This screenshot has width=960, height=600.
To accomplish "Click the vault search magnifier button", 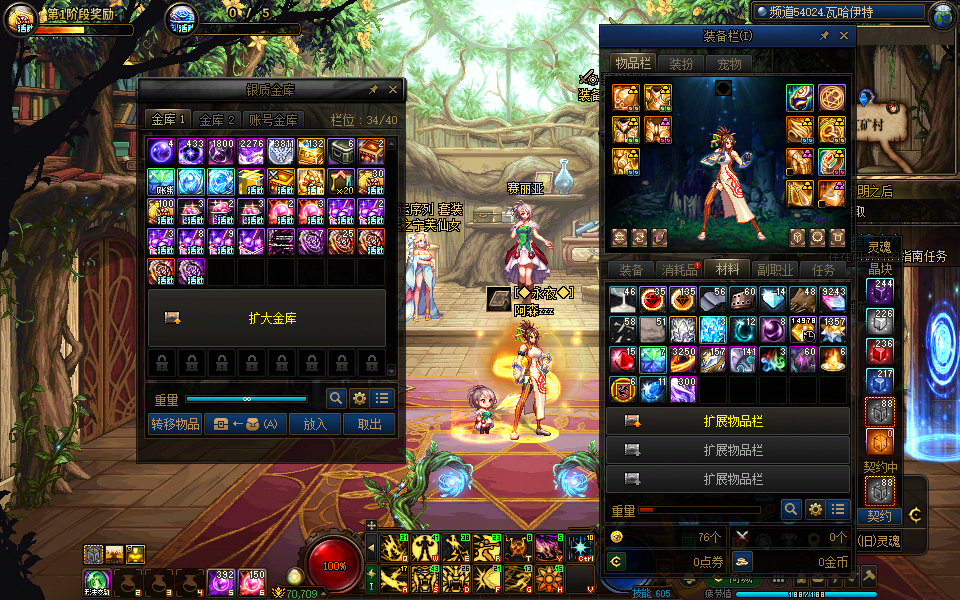I will [337, 398].
